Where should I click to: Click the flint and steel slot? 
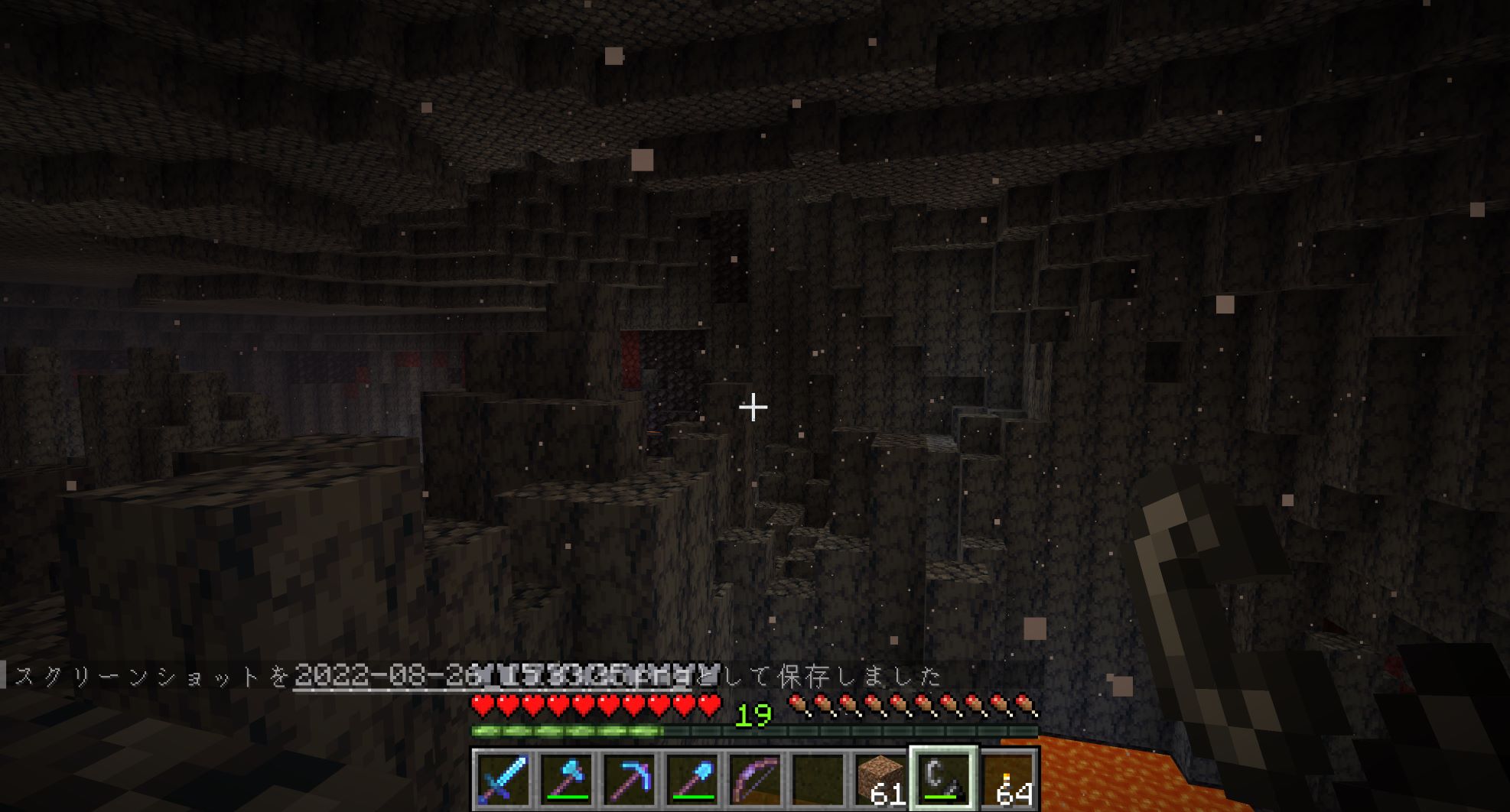point(943,778)
